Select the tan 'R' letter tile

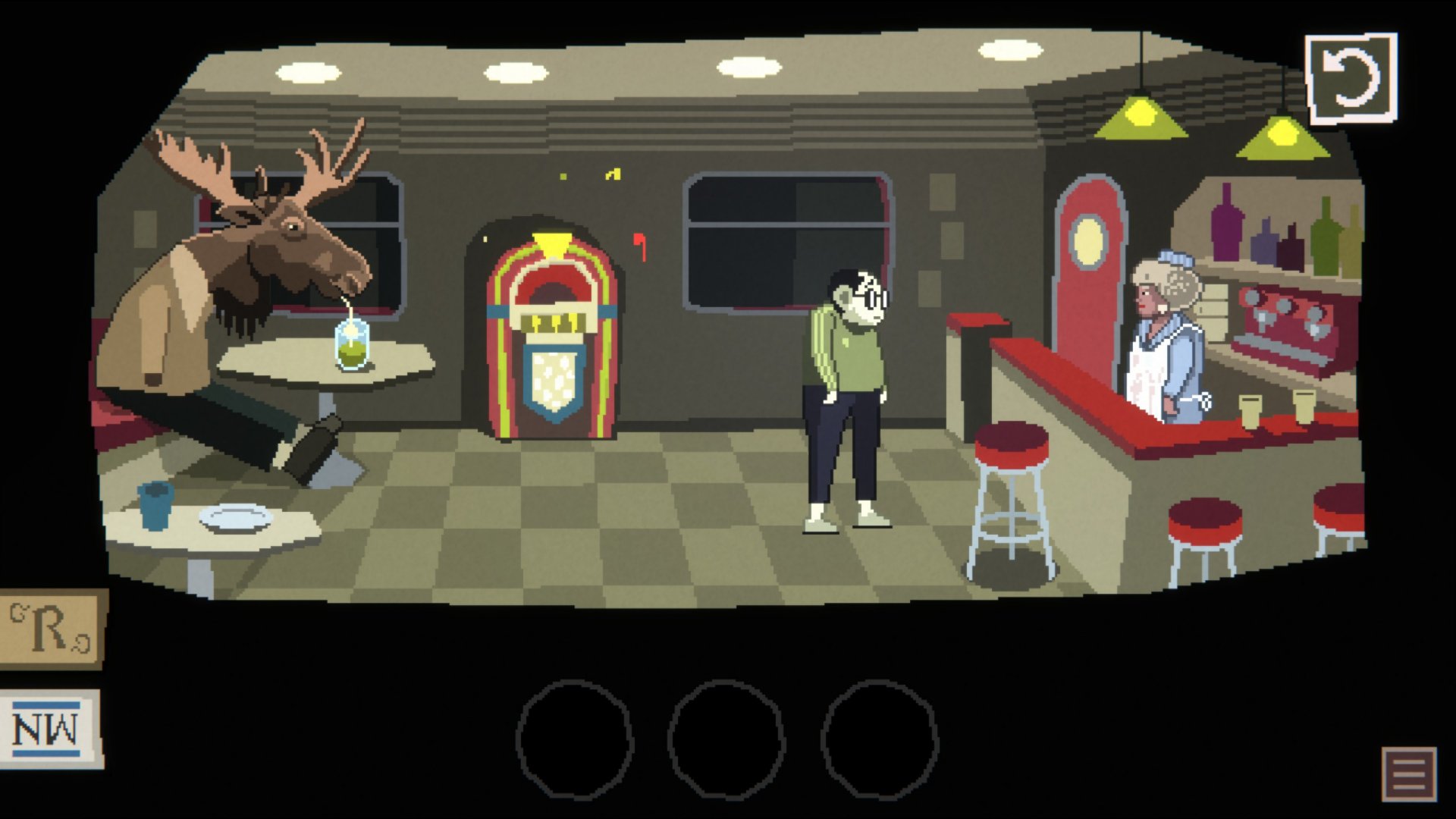52,629
